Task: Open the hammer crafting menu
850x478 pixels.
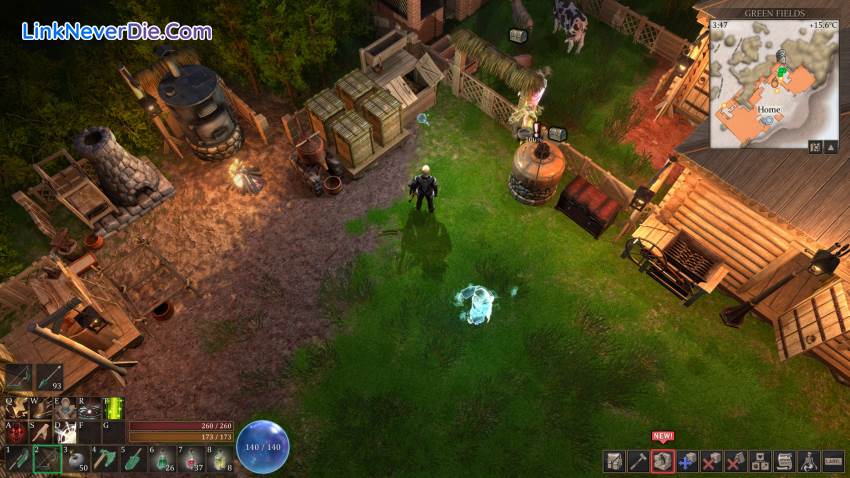Action: [x=638, y=461]
